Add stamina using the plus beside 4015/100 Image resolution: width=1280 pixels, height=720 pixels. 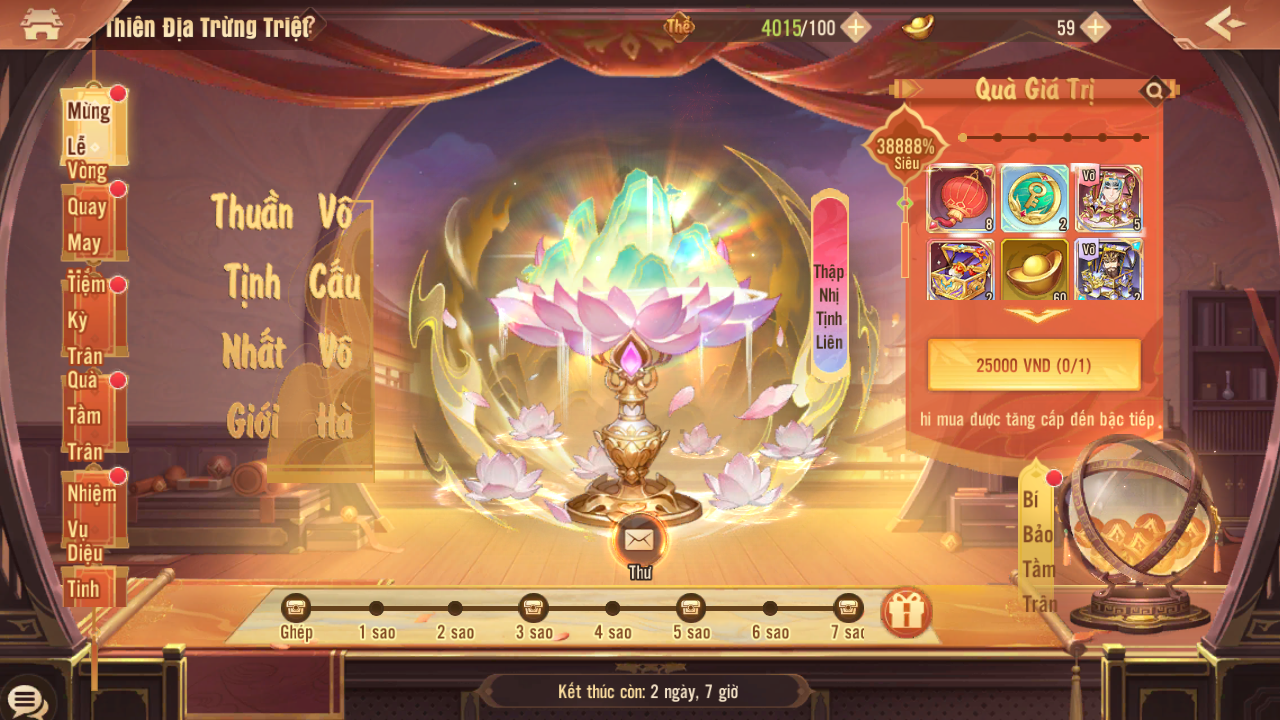click(x=855, y=27)
